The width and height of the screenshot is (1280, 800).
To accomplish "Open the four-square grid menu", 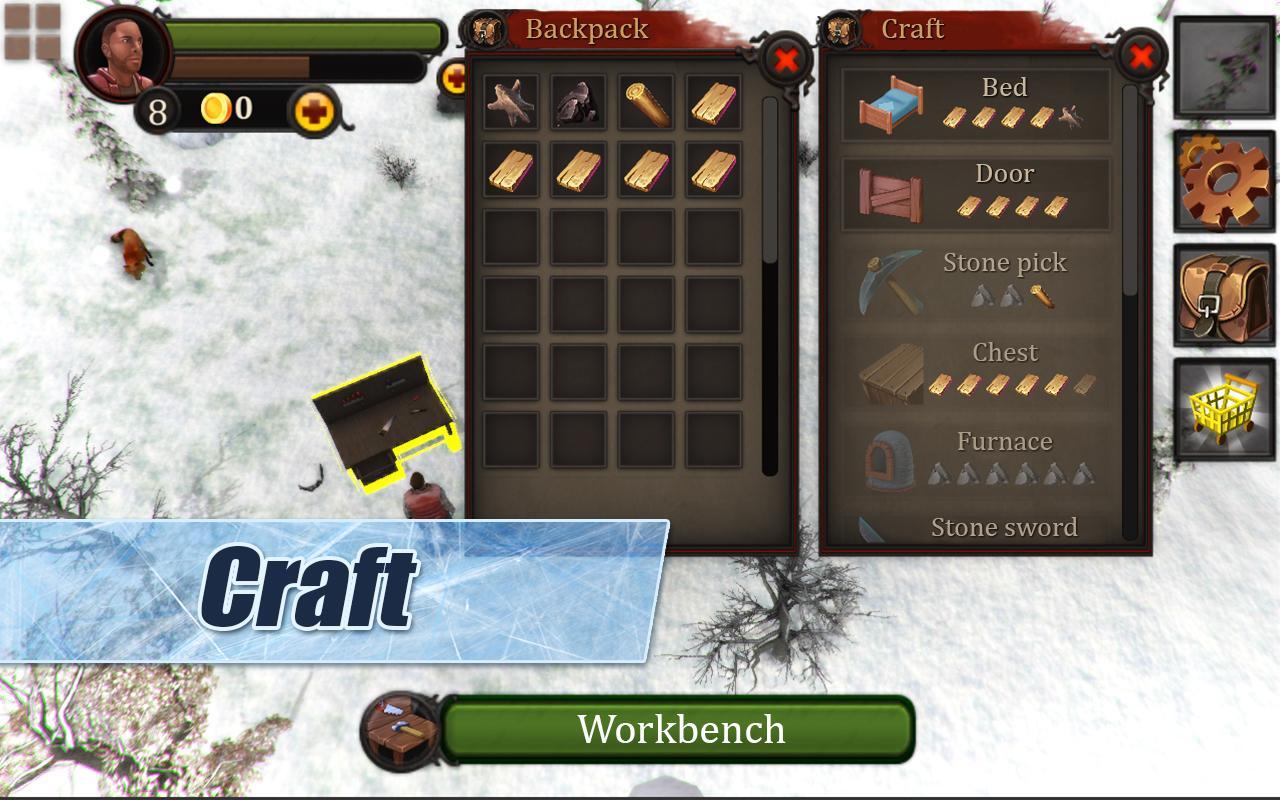I will point(33,33).
